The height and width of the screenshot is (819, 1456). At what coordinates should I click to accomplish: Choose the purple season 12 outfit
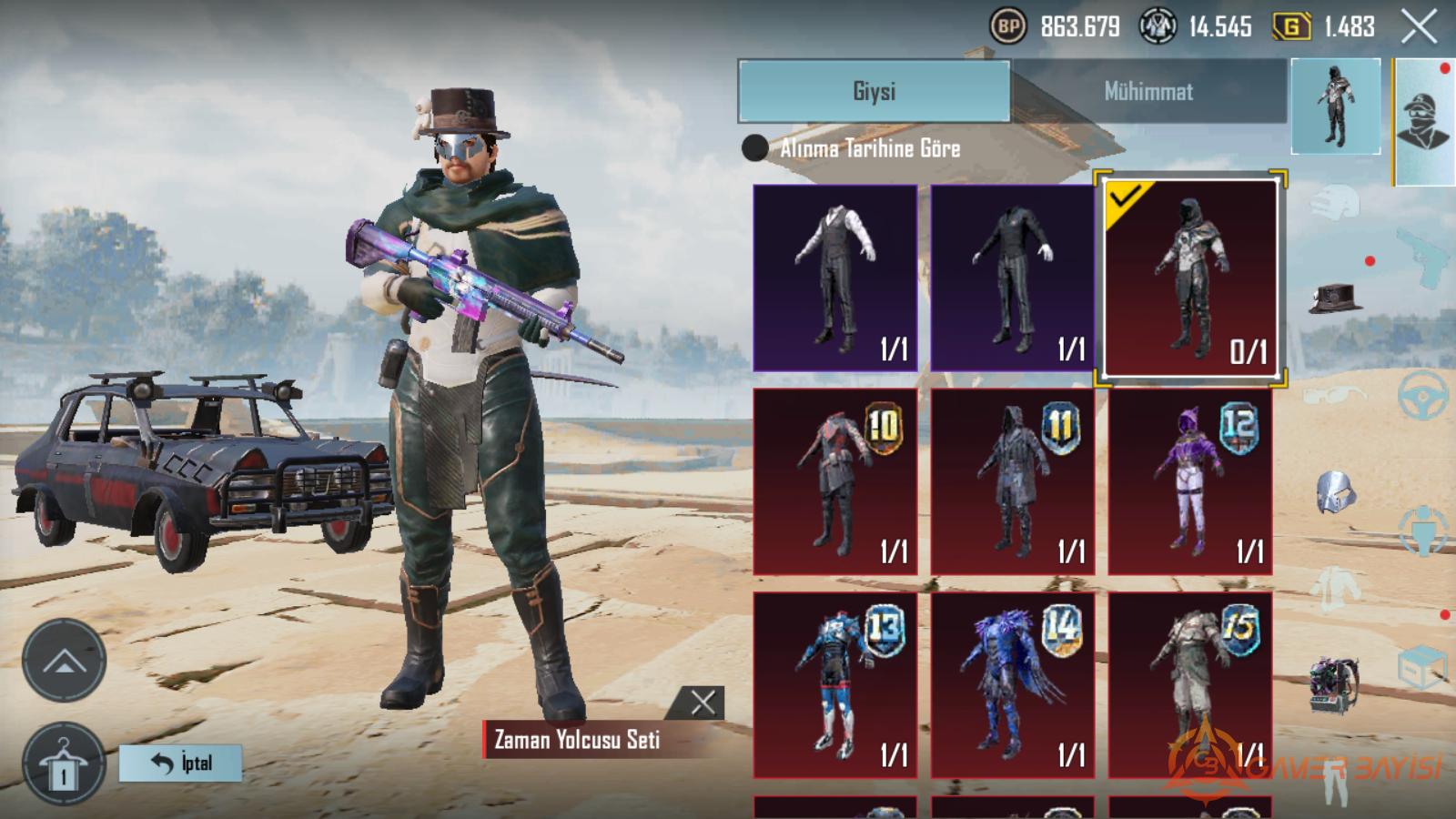1189,482
